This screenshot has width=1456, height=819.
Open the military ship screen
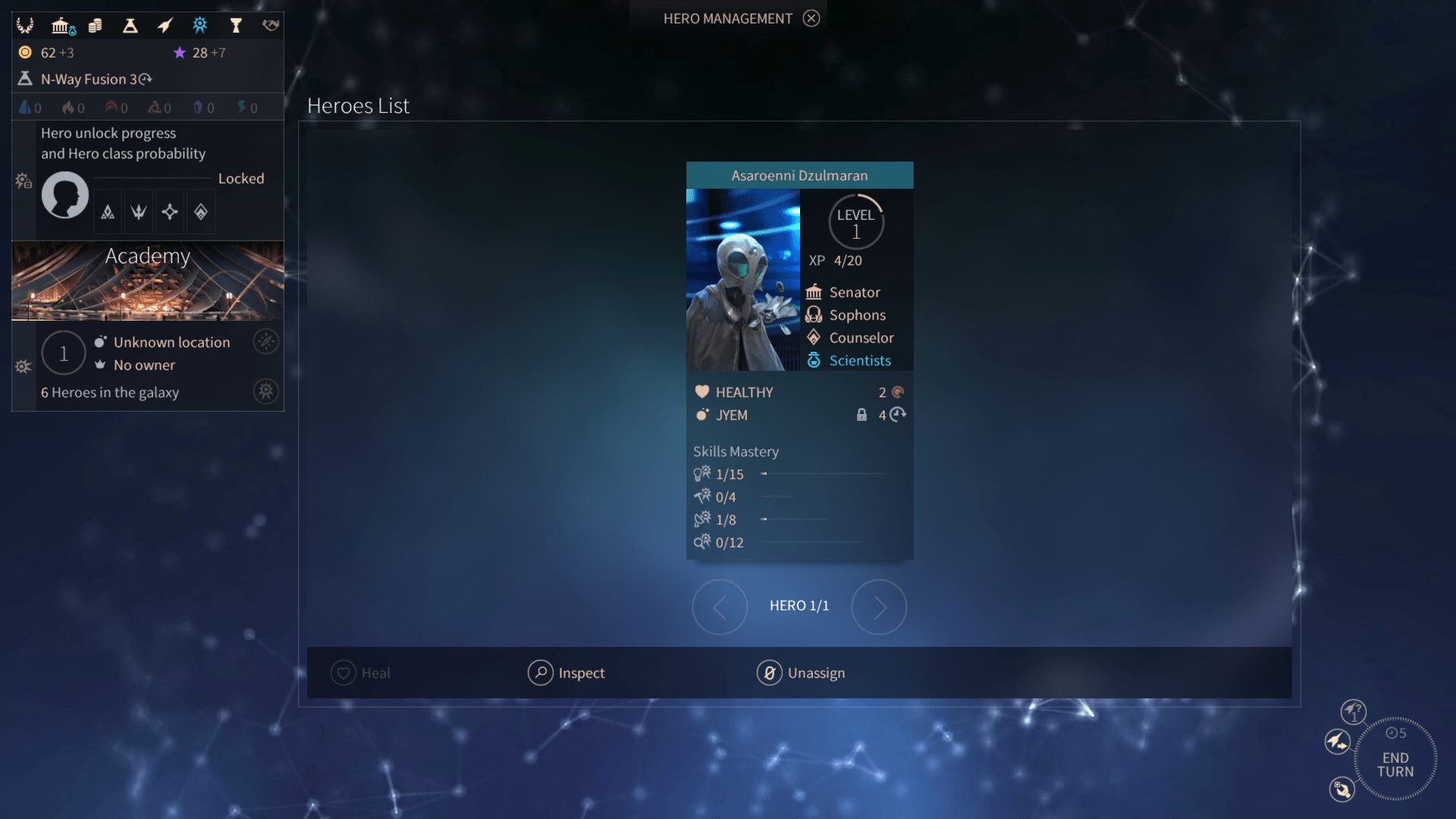point(165,26)
